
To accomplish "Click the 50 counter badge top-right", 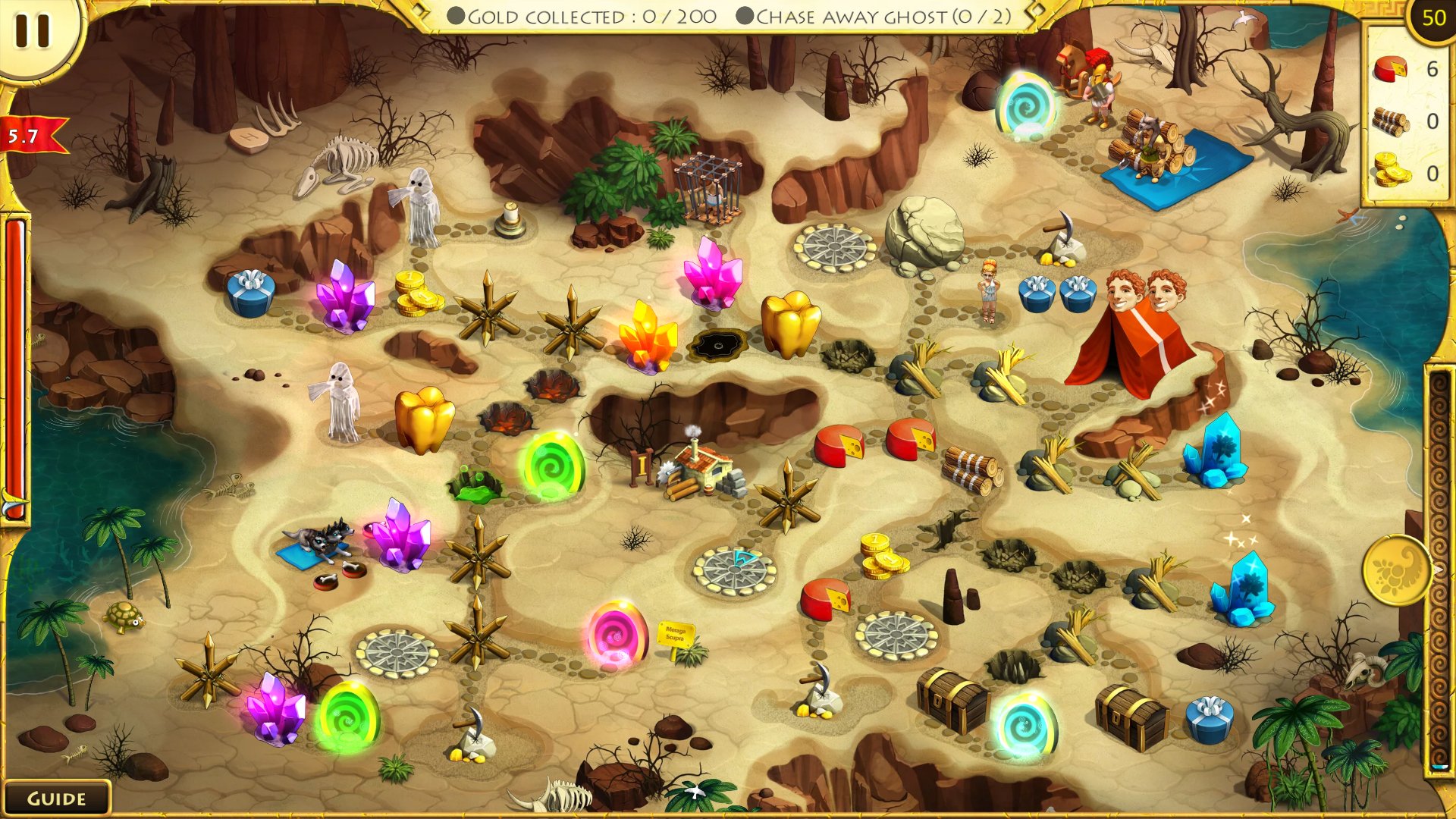I will (1432, 19).
